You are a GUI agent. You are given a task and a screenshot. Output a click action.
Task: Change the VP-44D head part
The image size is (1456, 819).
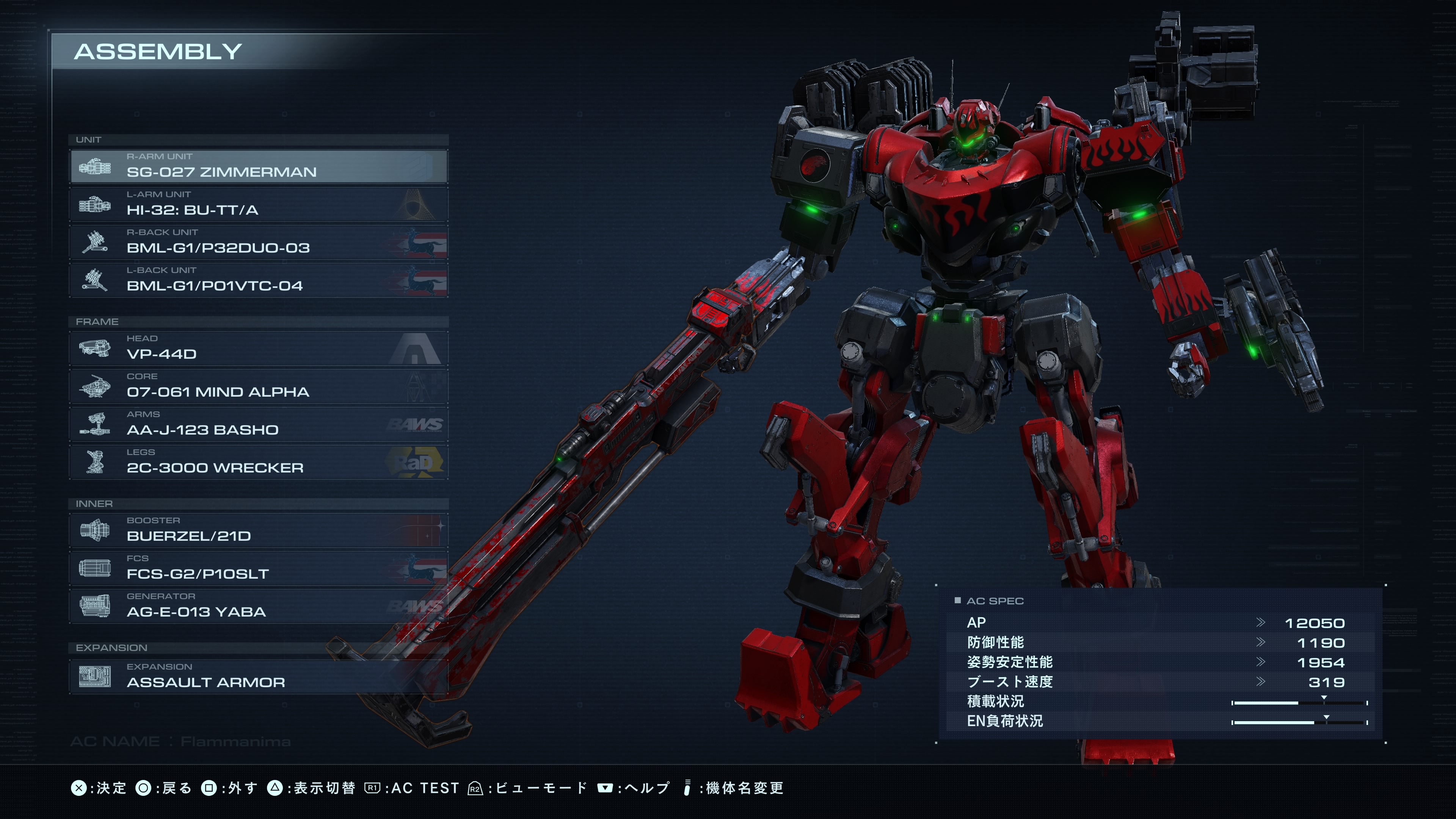pyautogui.click(x=259, y=348)
